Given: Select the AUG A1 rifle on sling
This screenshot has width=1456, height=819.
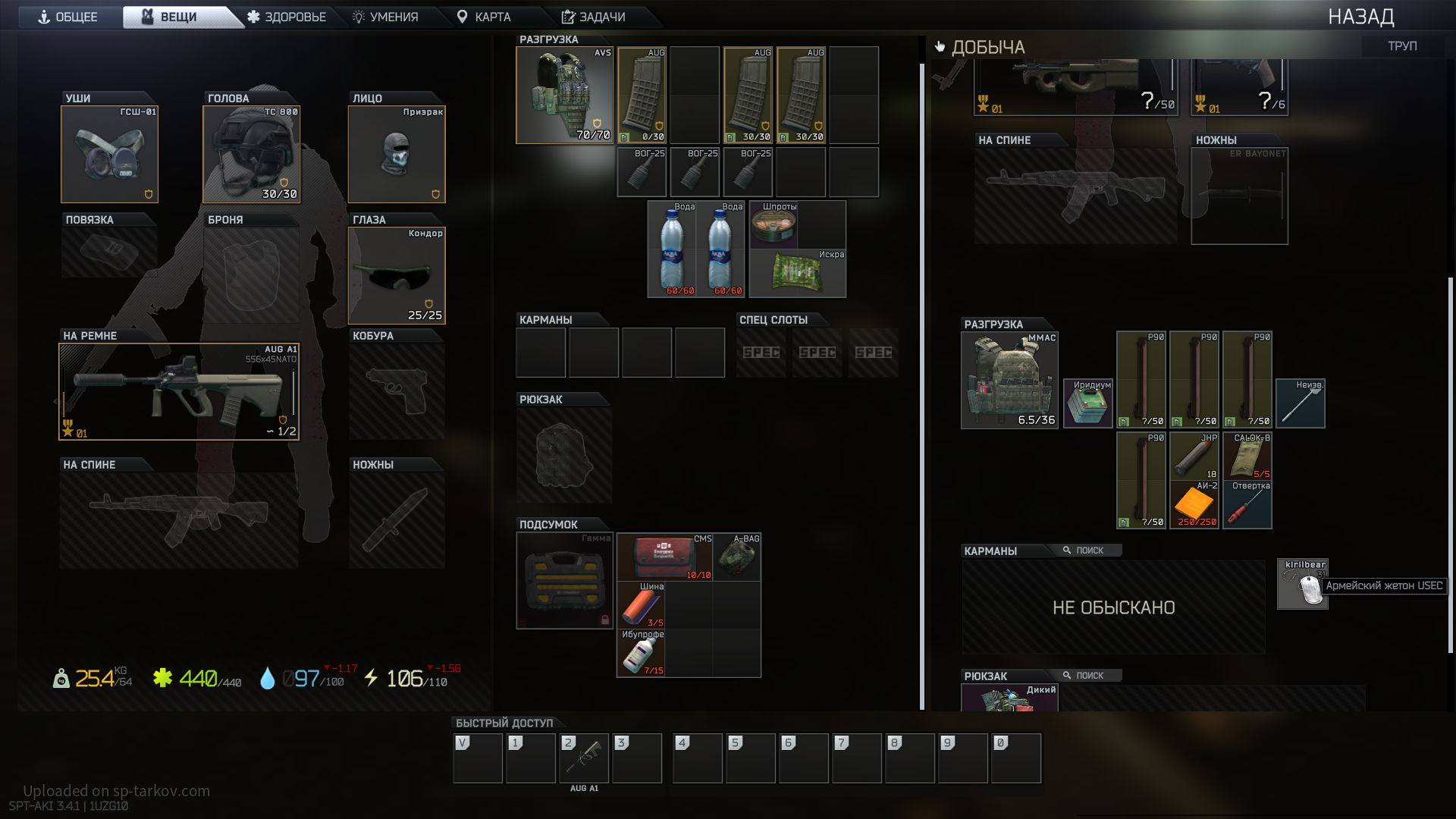Looking at the screenshot, I should (179, 392).
